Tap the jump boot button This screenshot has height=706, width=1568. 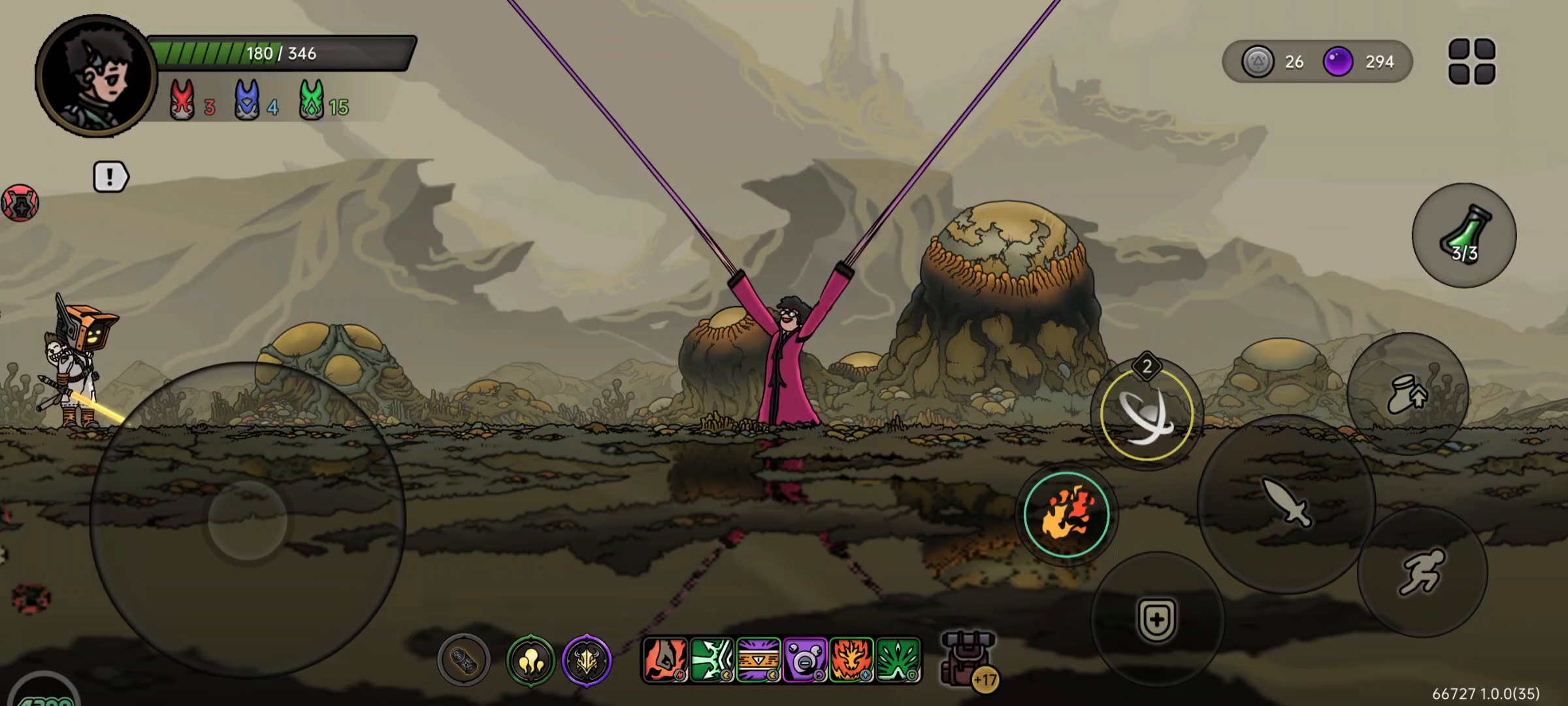(x=1408, y=394)
